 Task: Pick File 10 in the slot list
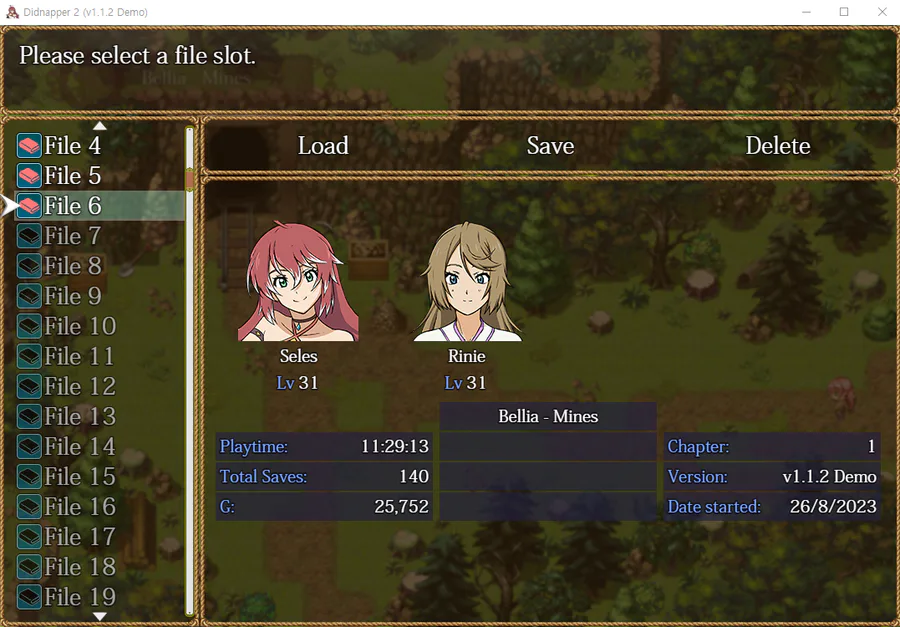pos(79,326)
